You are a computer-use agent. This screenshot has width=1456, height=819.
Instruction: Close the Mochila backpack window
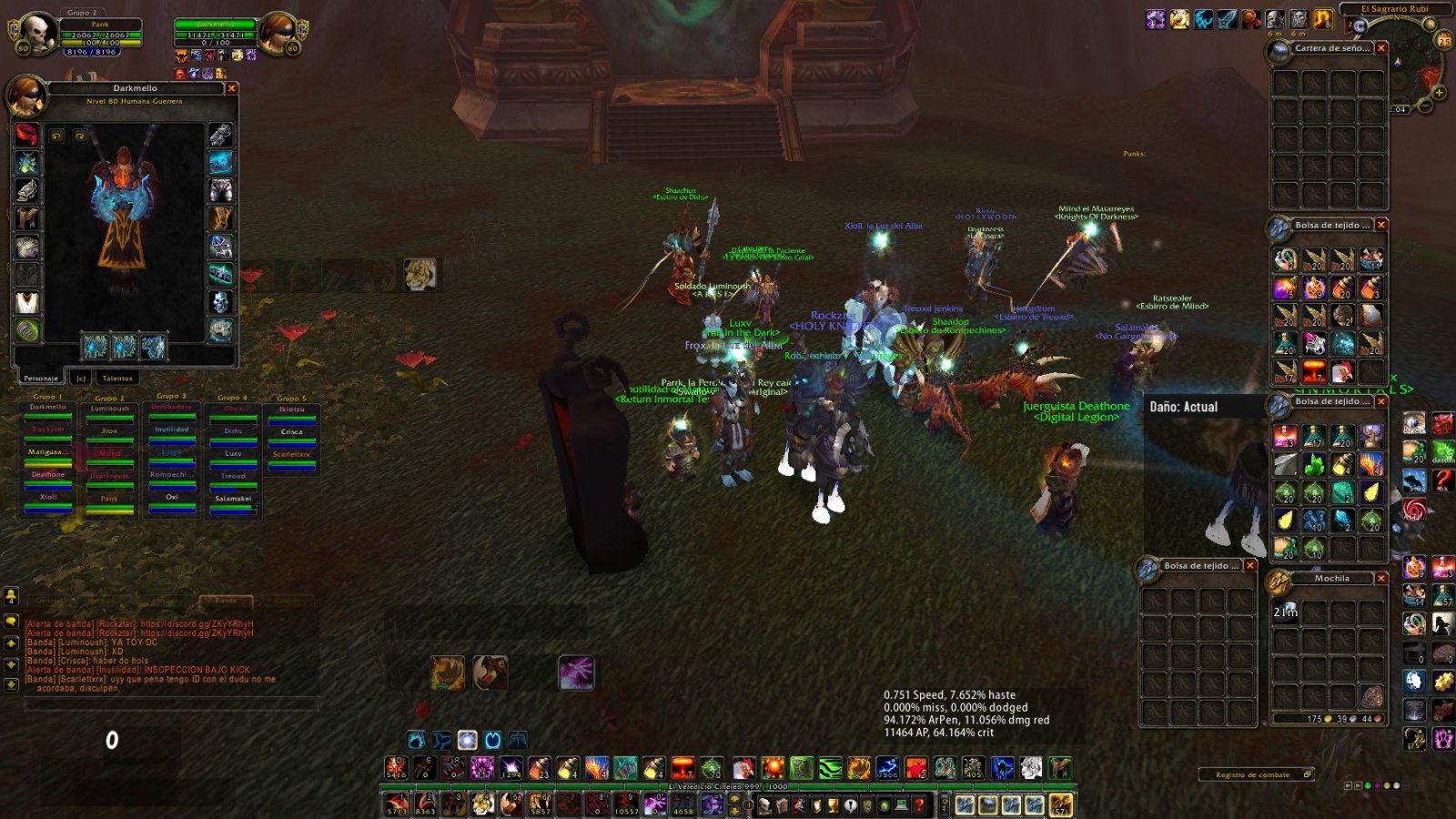coord(1381,578)
